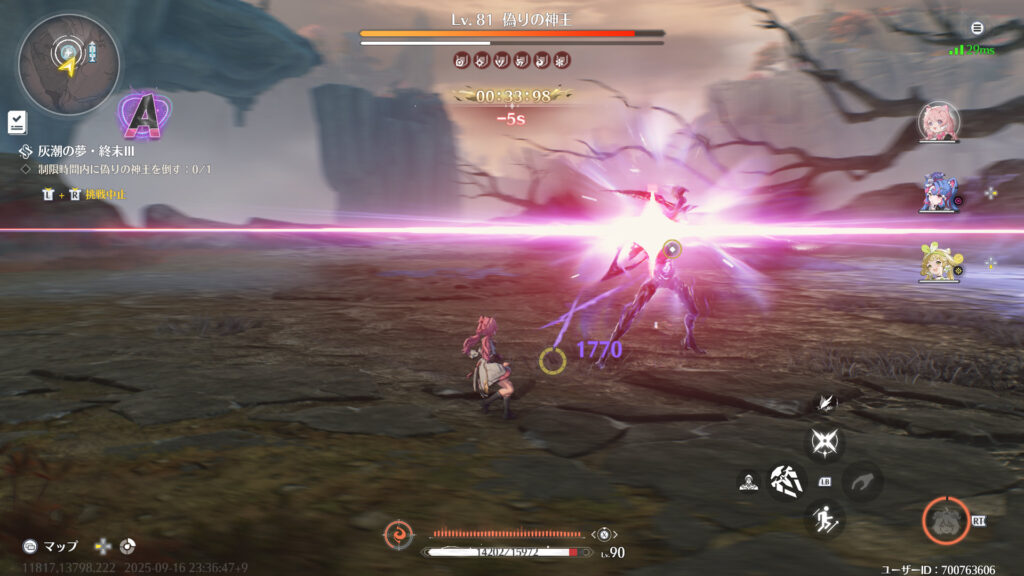Click the pie-wheel icon next to マップ
Viewport: 1024px width, 576px height.
coord(127,546)
